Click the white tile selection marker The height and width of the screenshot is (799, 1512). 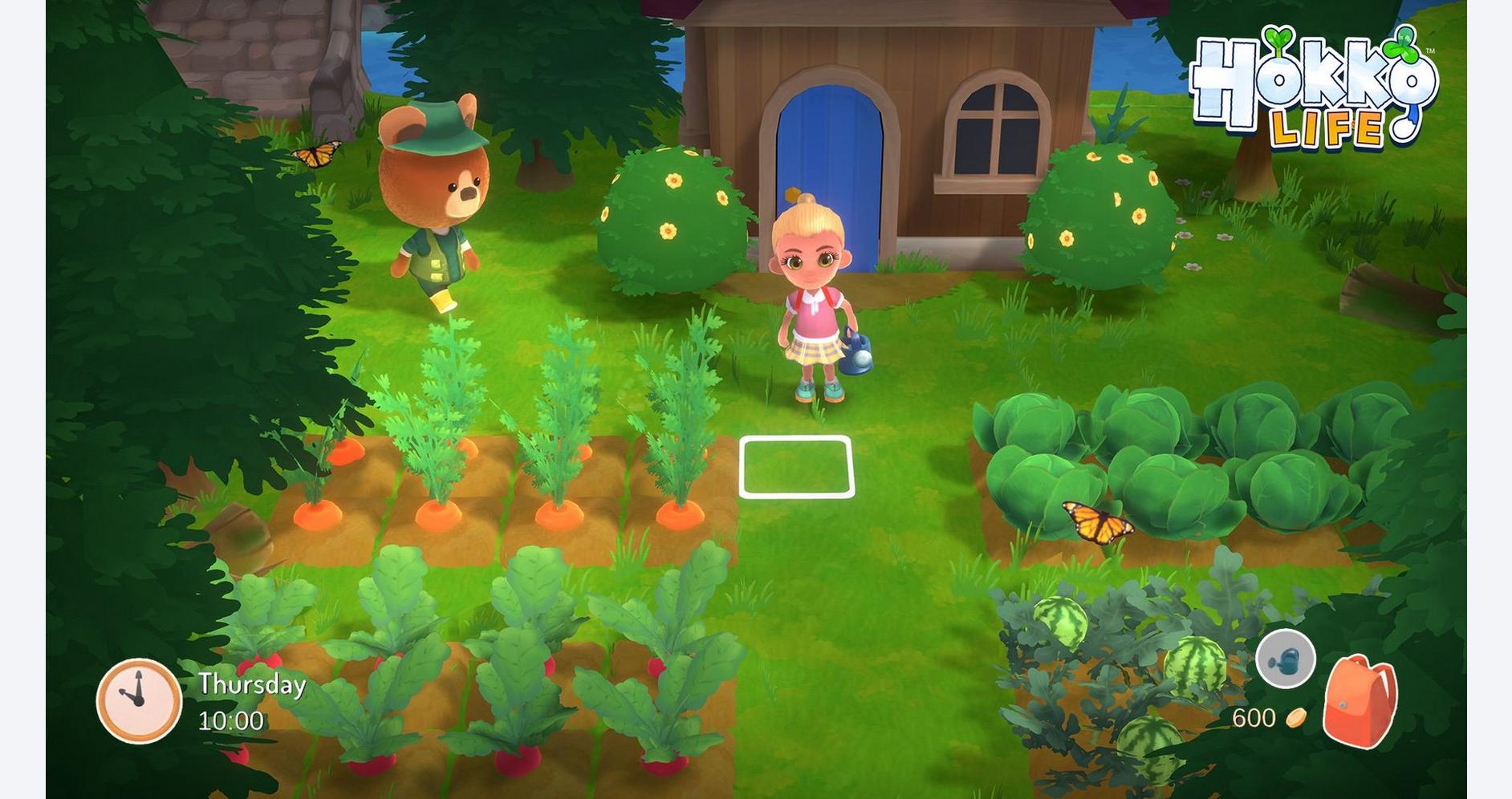[796, 467]
